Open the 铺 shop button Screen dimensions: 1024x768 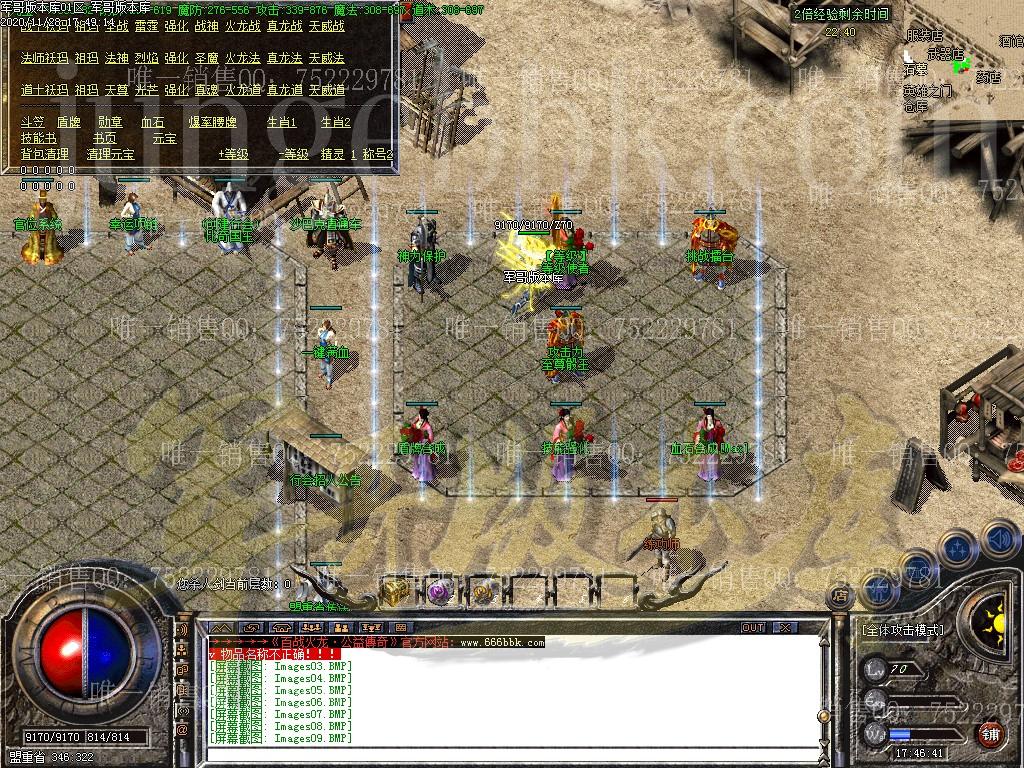click(989, 735)
